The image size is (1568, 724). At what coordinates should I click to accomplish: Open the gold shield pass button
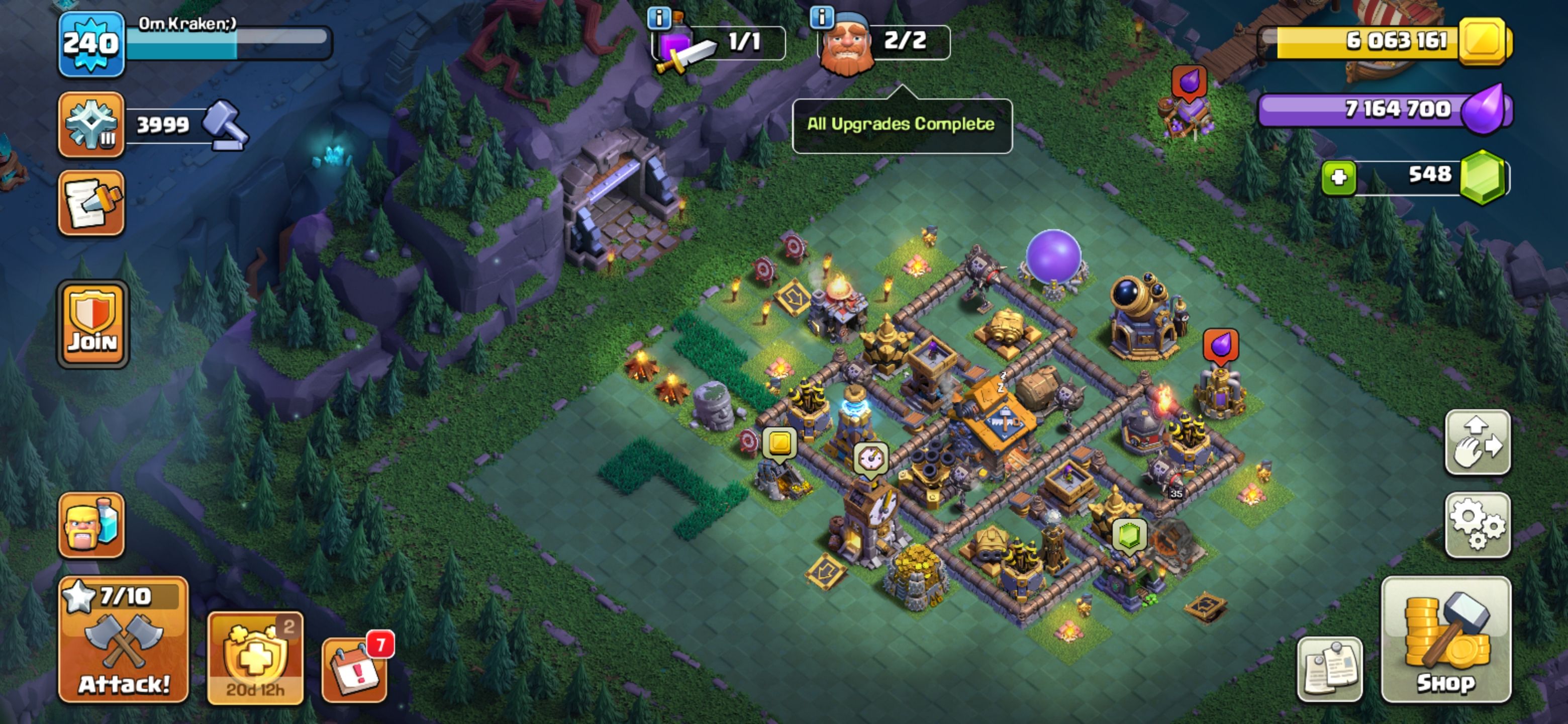[255, 658]
